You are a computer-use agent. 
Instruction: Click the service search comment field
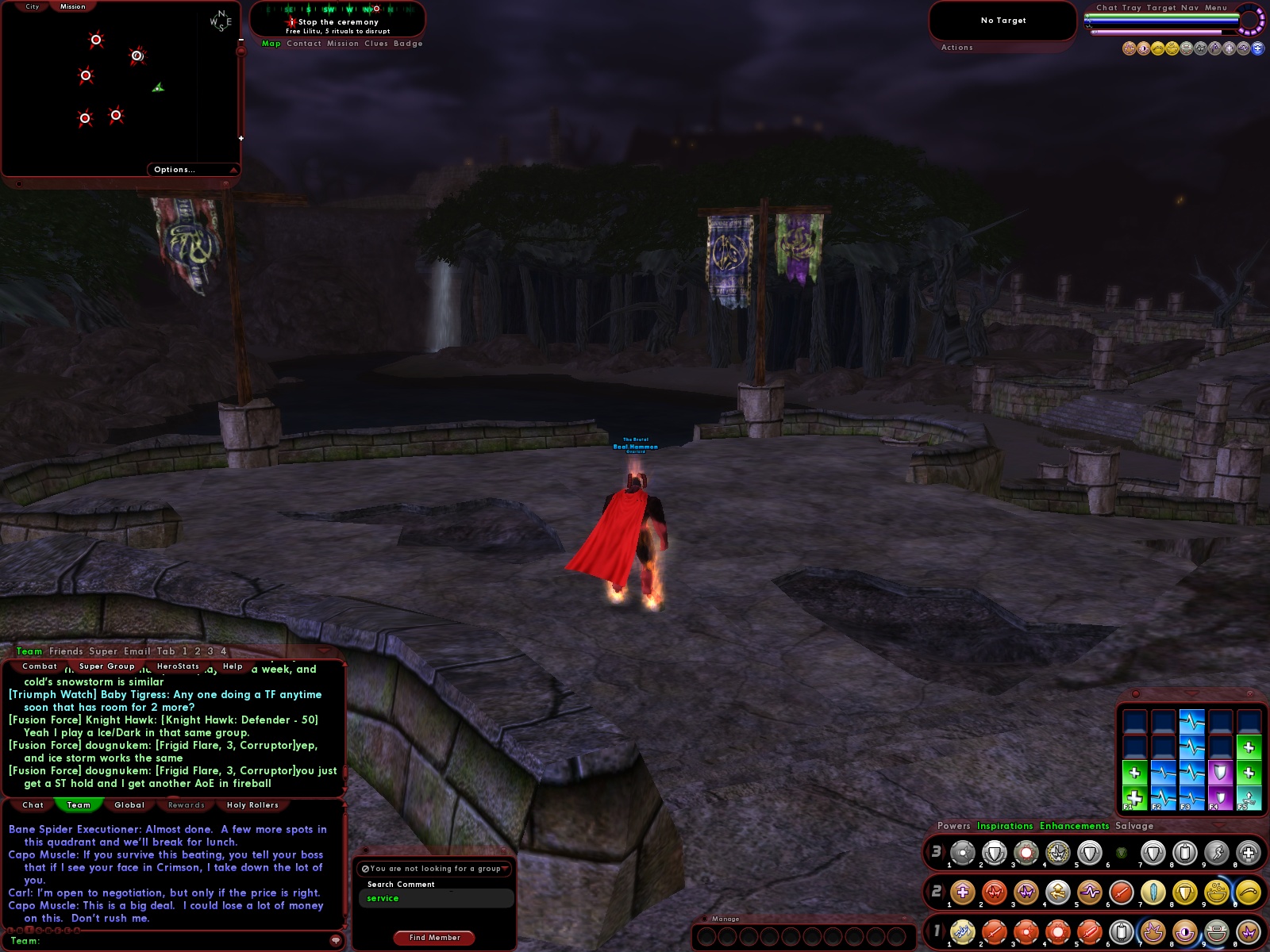[x=437, y=898]
